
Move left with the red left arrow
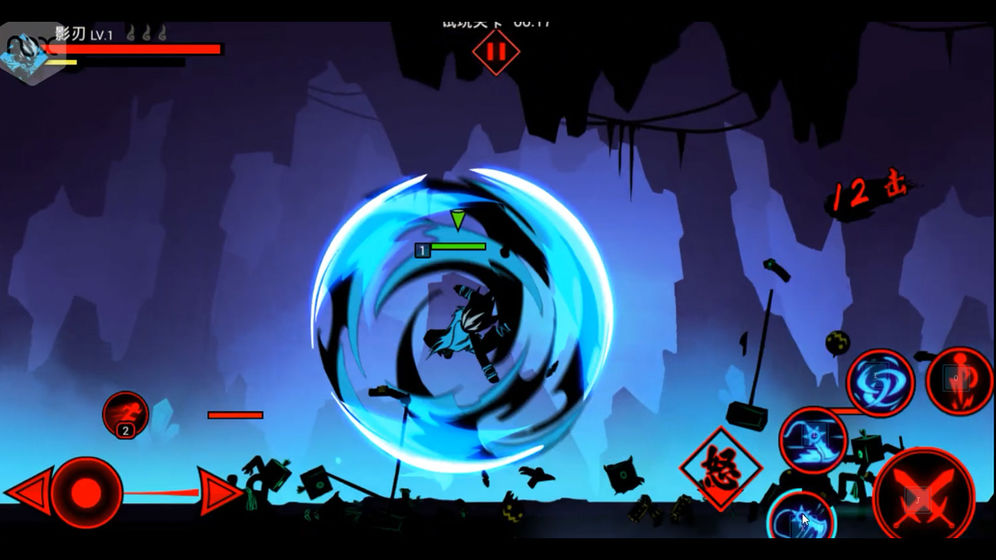tap(27, 492)
